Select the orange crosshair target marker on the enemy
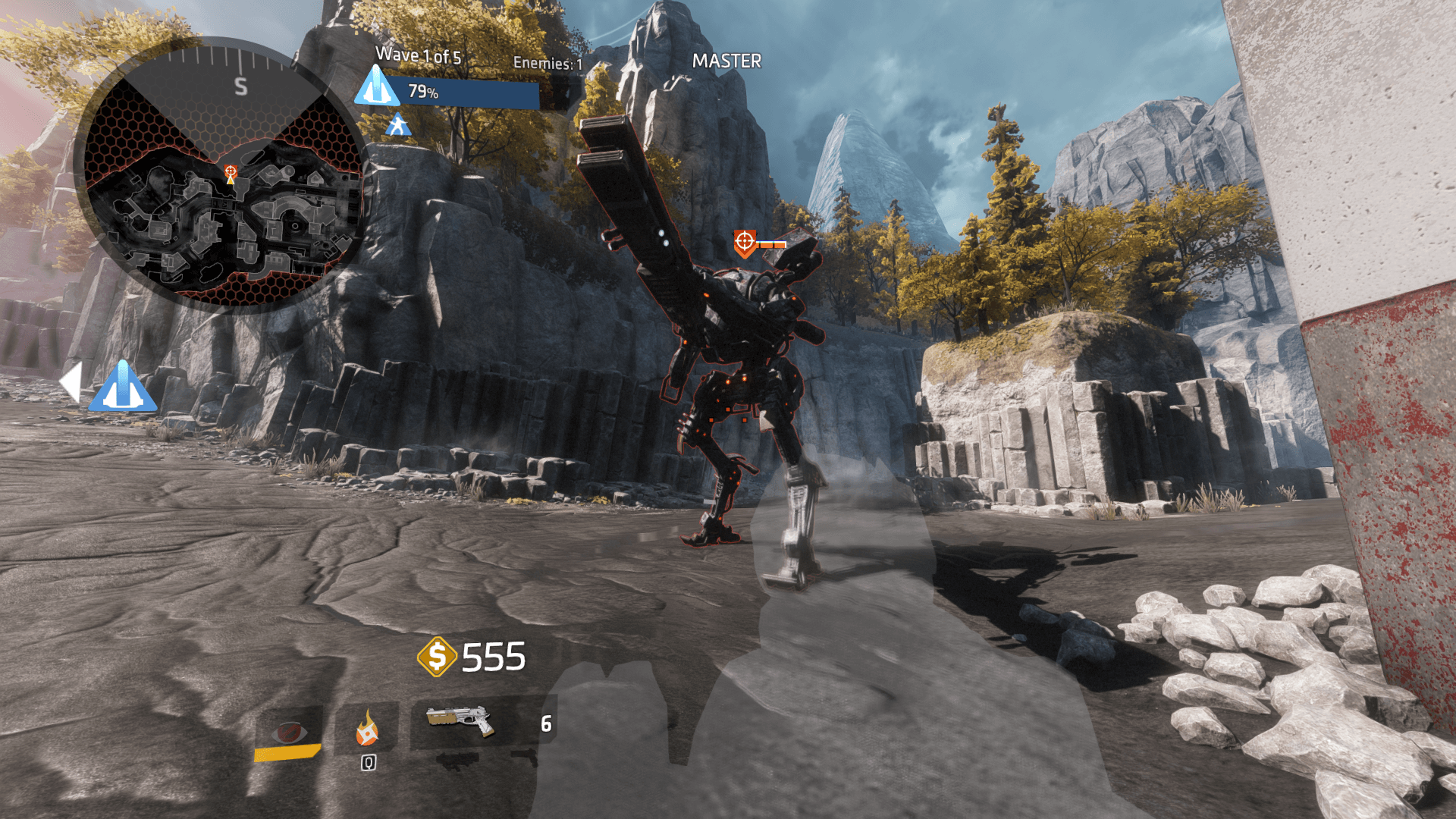Viewport: 1456px width, 819px height. tap(745, 242)
